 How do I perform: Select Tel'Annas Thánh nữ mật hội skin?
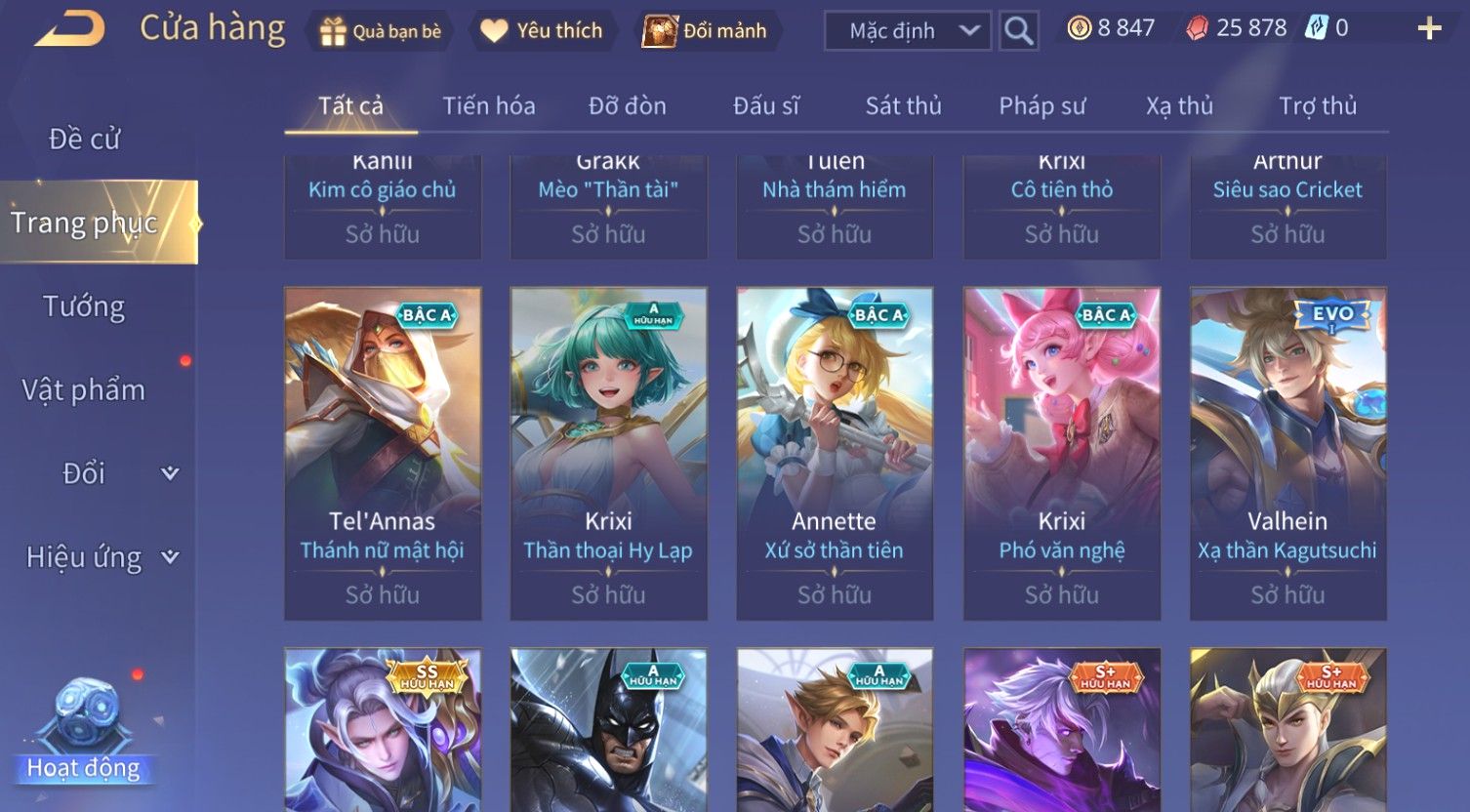[x=383, y=453]
